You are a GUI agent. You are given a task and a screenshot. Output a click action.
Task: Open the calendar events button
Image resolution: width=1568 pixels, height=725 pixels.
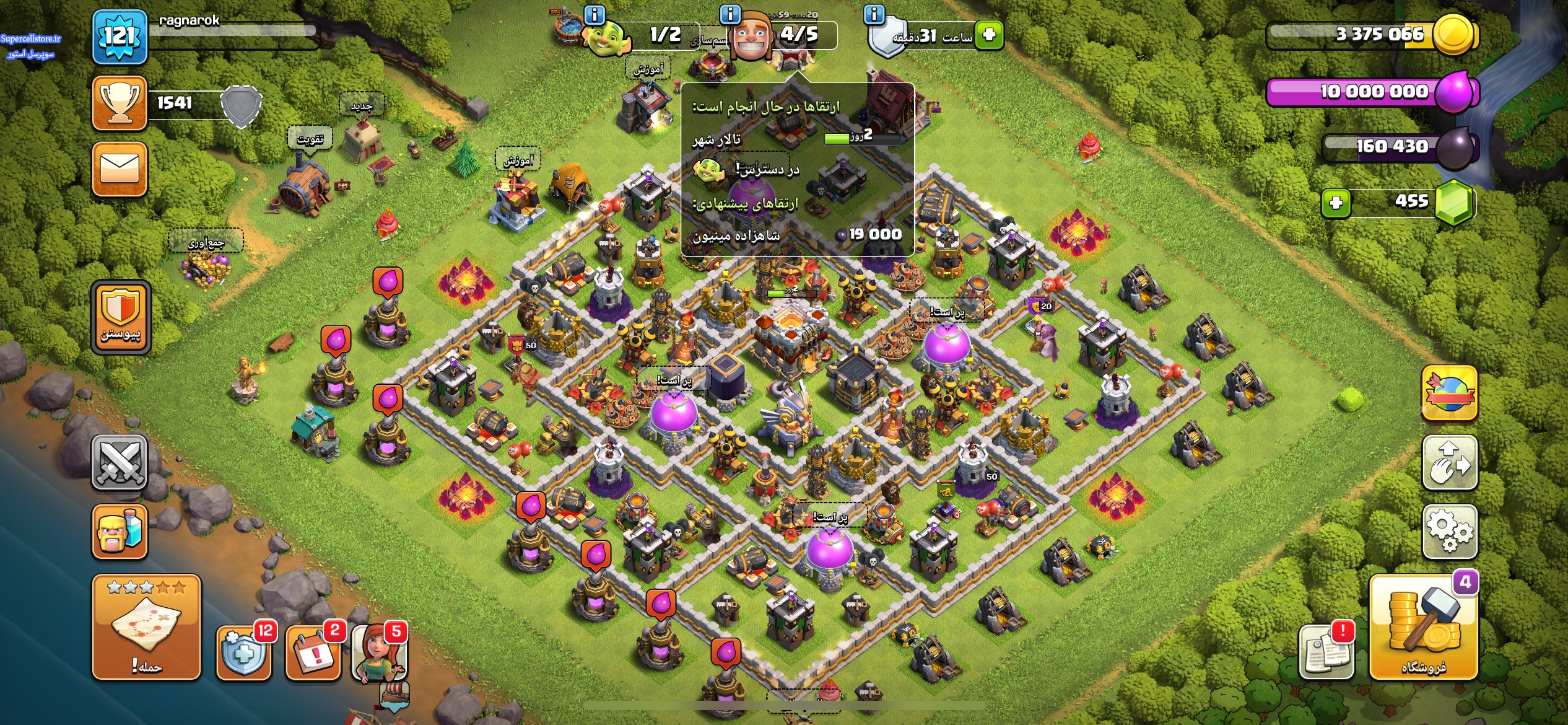pos(313,652)
